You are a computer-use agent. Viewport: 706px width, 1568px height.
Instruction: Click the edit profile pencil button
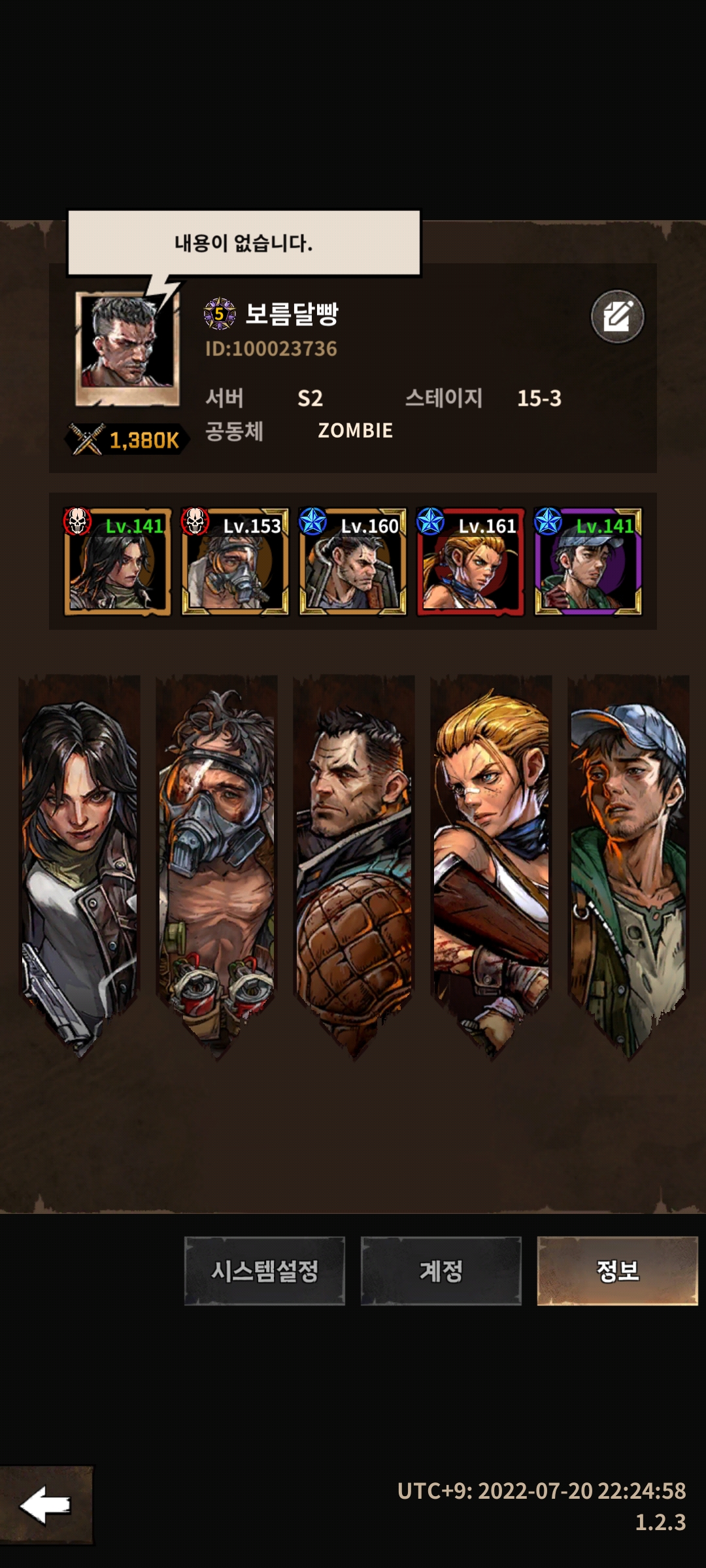[617, 317]
